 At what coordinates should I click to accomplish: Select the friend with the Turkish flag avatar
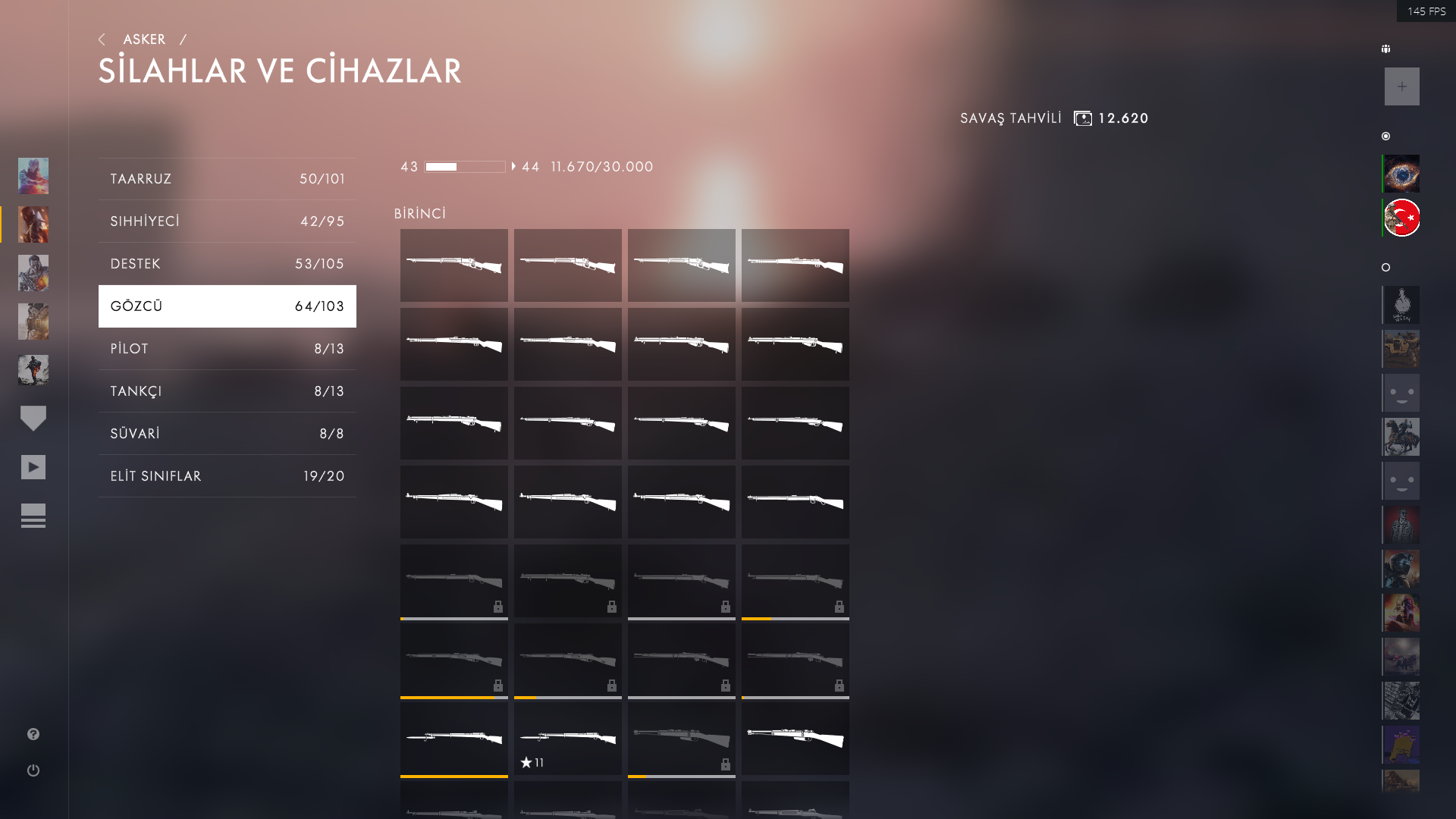(1401, 218)
